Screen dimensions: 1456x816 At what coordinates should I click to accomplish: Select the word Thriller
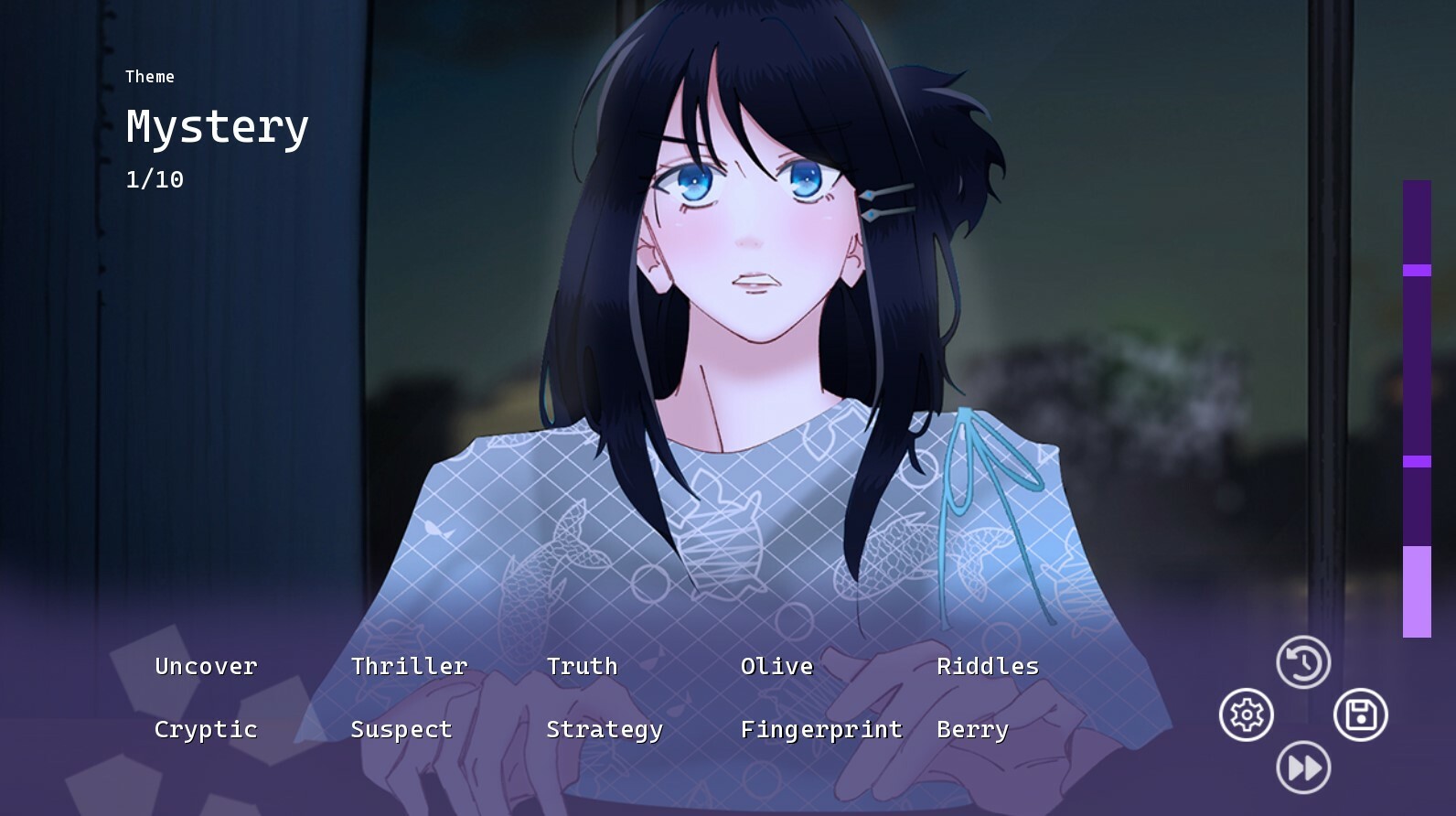click(x=408, y=666)
